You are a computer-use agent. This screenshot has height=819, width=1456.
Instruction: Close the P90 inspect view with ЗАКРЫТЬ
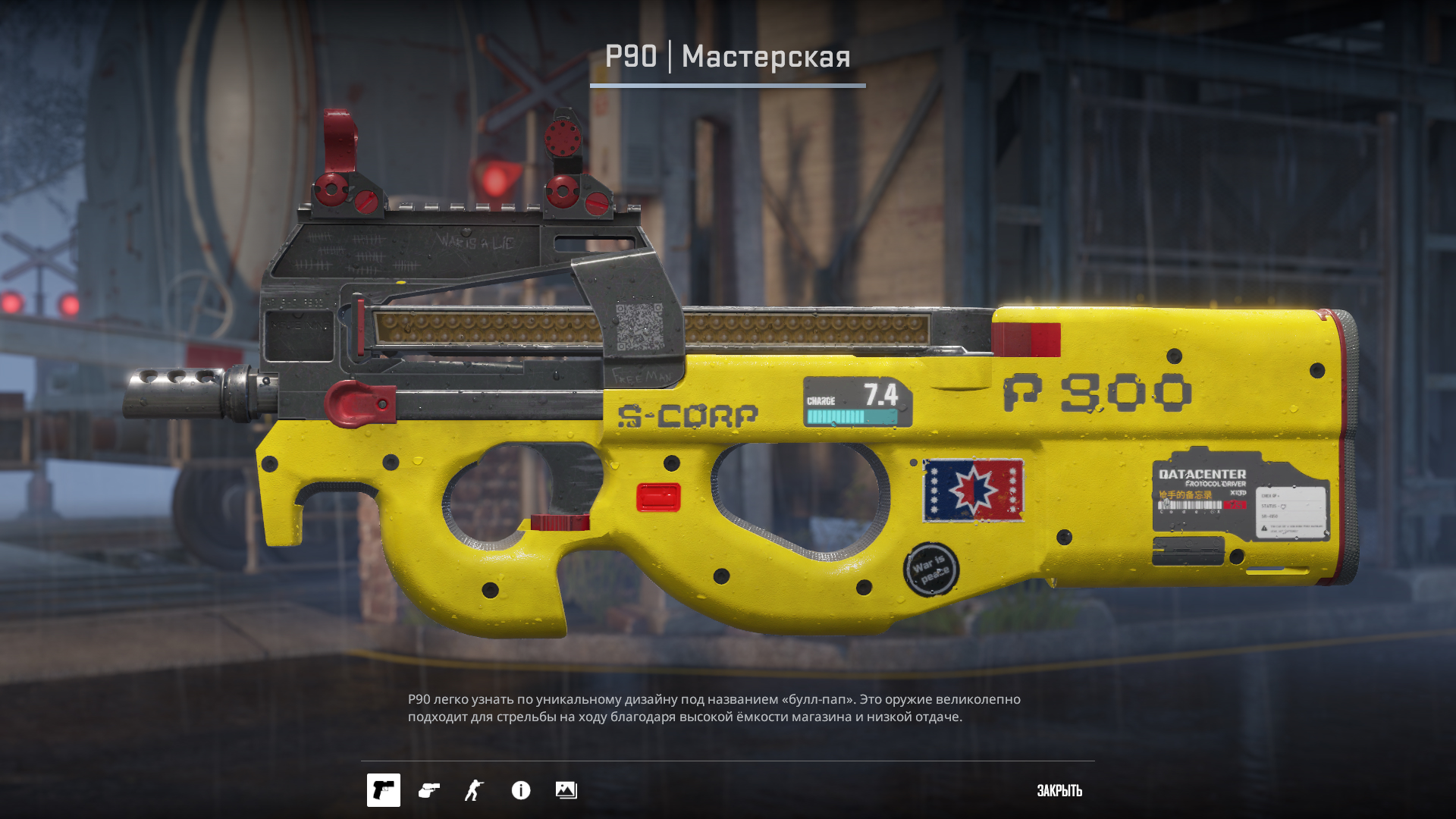point(1059,791)
